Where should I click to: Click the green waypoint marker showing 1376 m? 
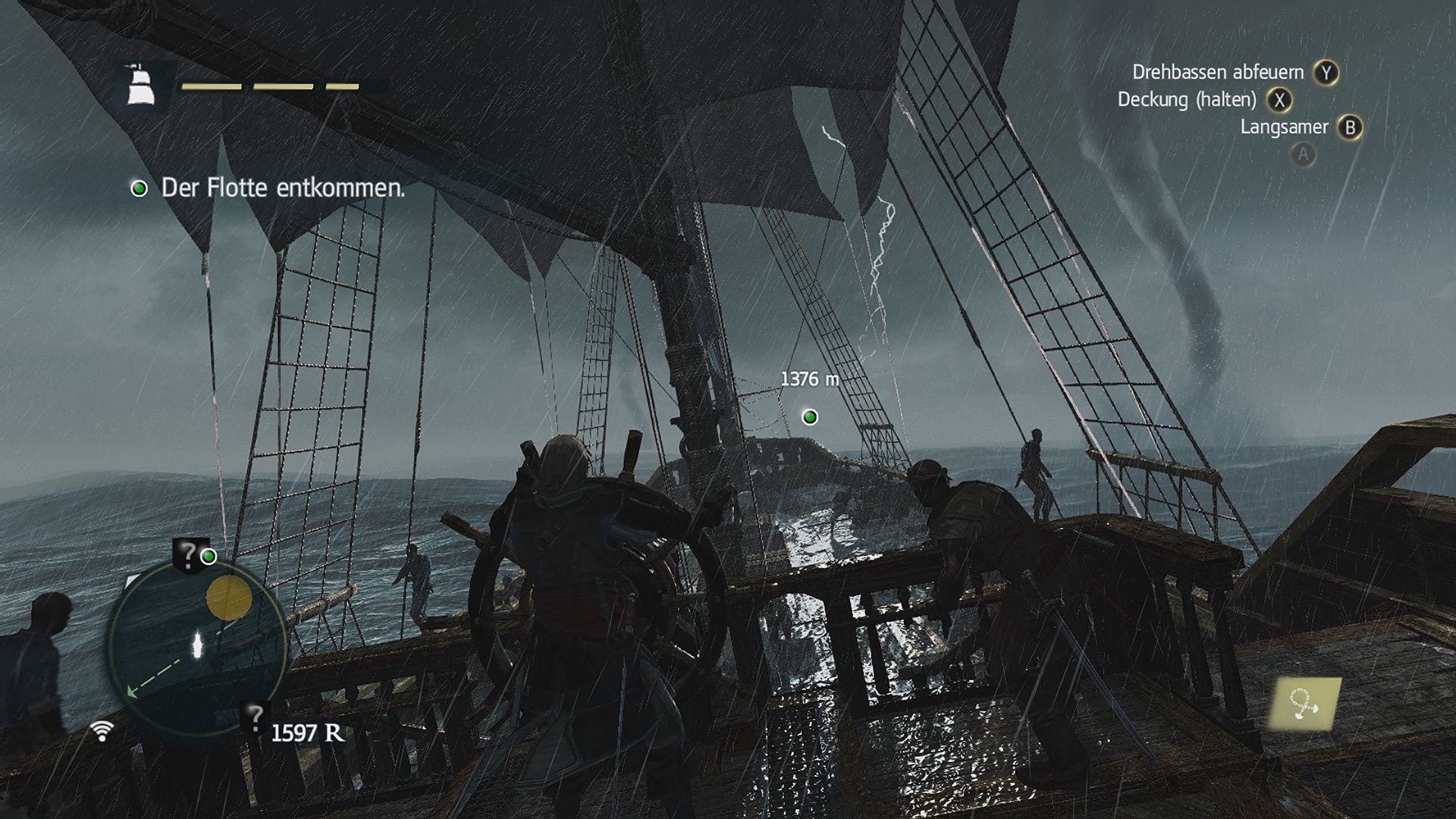[810, 416]
